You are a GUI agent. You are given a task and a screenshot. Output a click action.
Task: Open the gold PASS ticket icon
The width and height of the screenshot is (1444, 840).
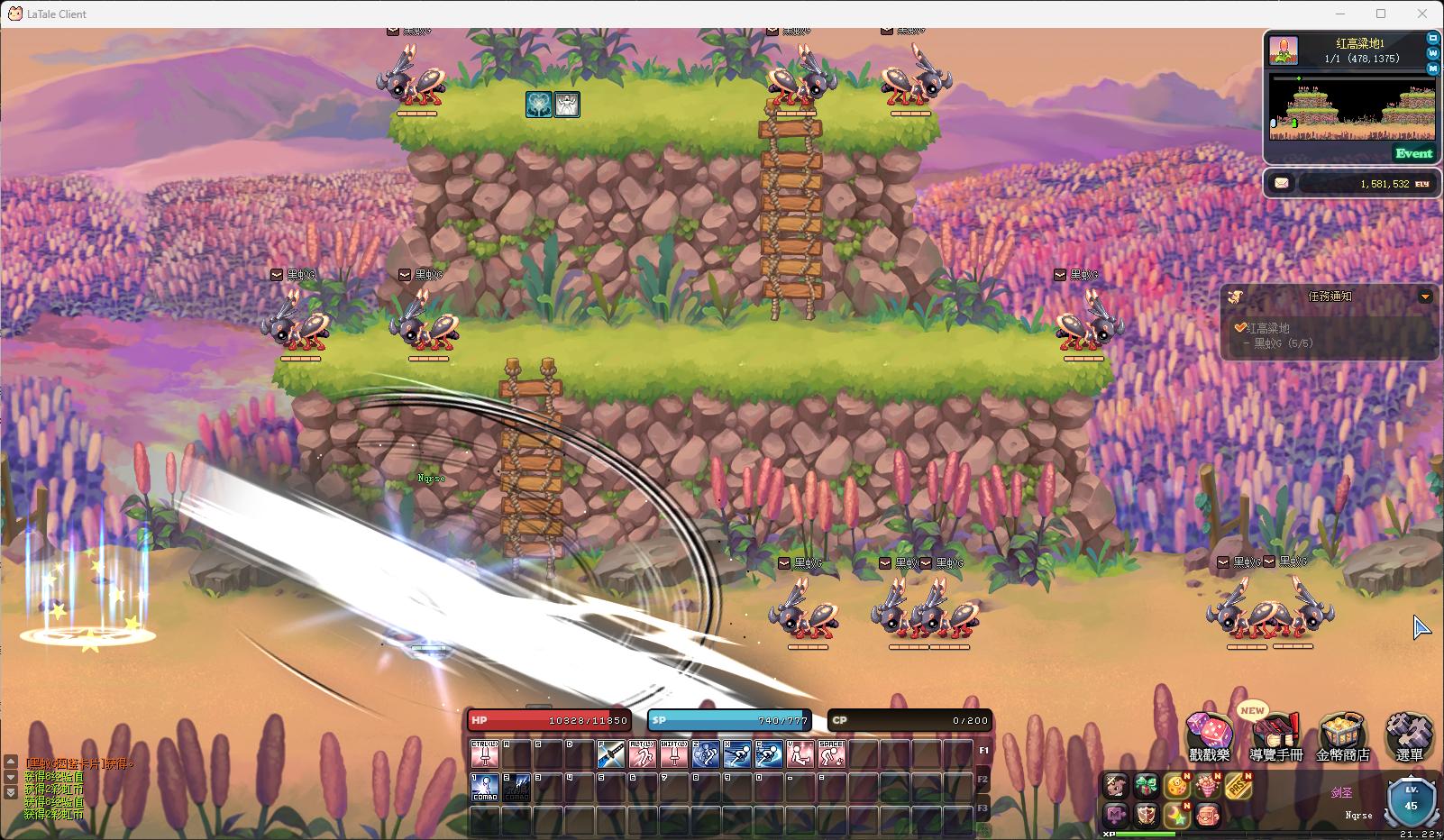[1238, 787]
